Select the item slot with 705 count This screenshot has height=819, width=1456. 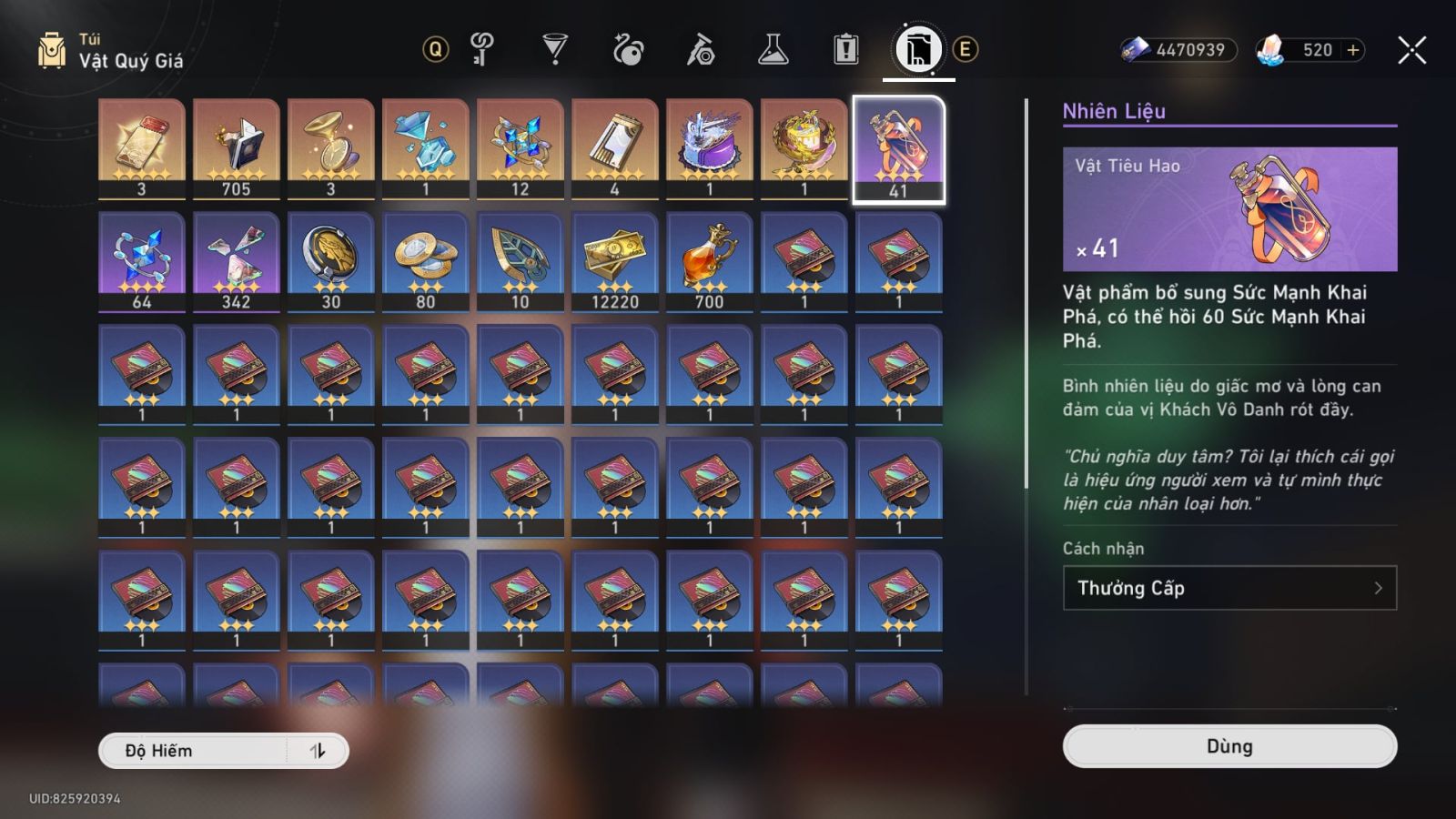(x=237, y=148)
